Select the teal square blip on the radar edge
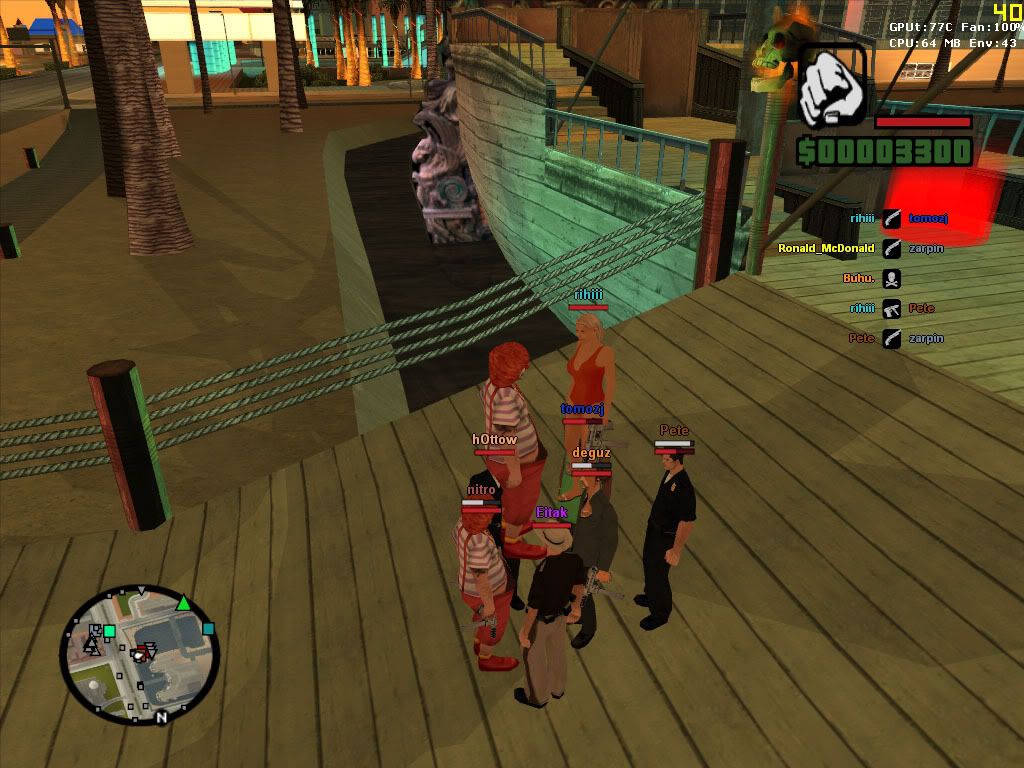Image resolution: width=1024 pixels, height=768 pixels. click(208, 629)
